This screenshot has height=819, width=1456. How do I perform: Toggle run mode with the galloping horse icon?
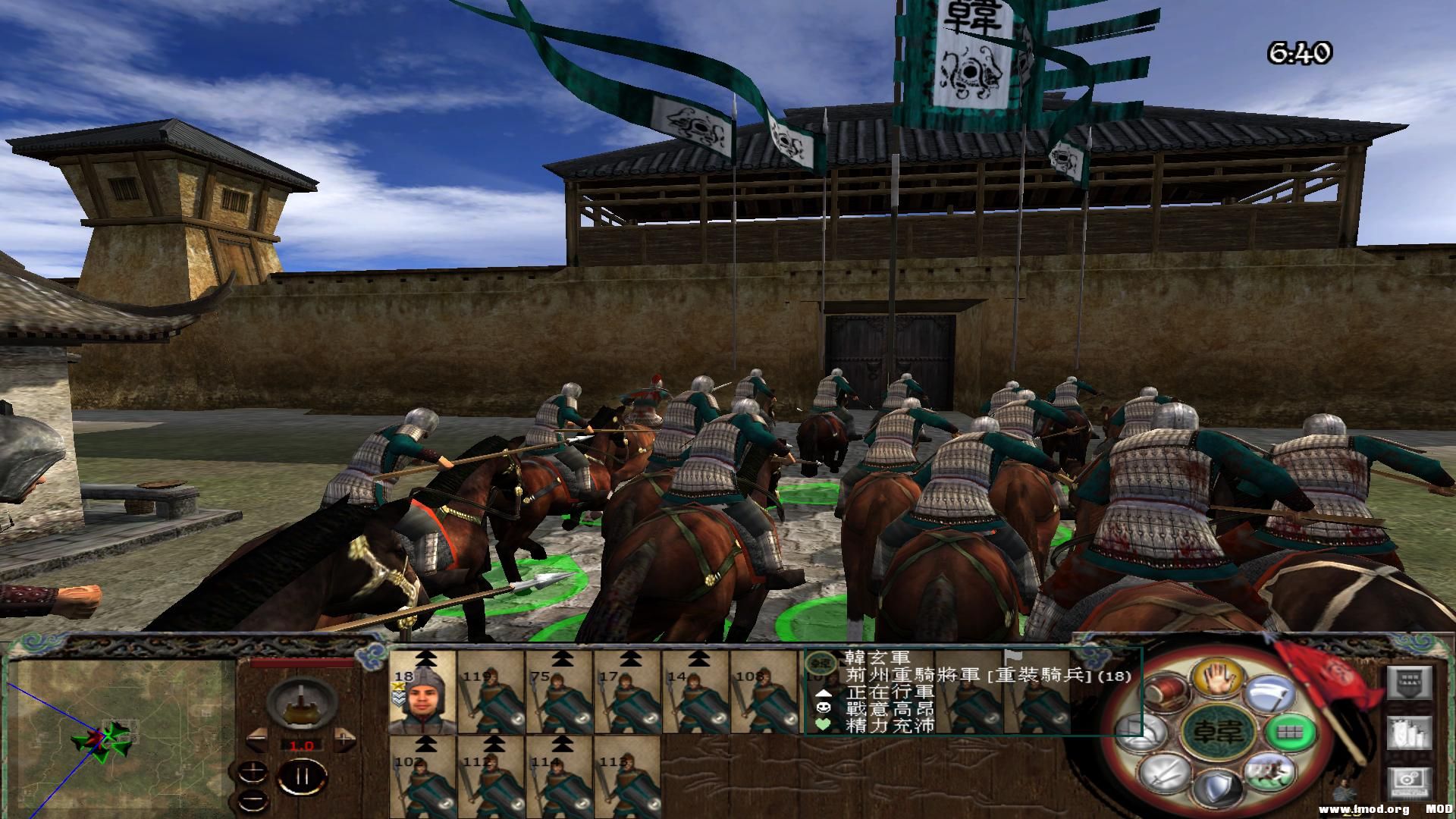click(1269, 774)
